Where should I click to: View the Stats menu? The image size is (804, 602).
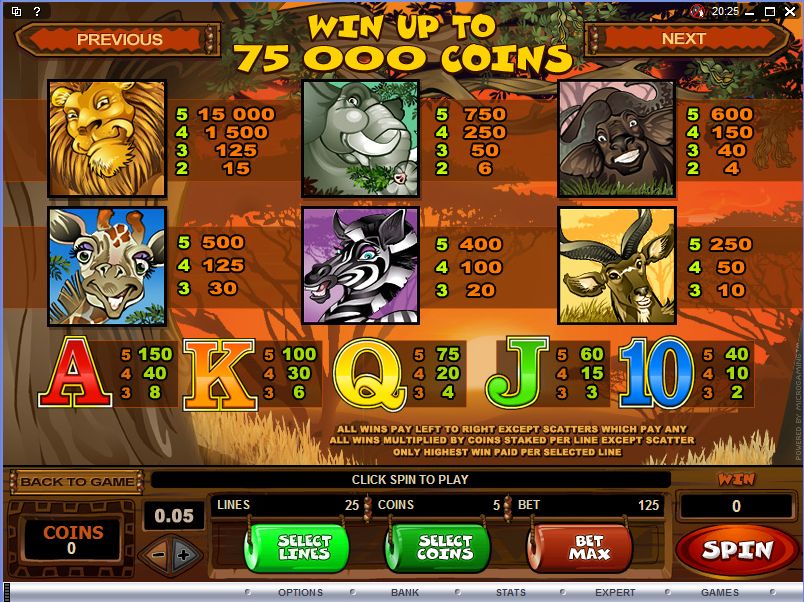coord(511,592)
